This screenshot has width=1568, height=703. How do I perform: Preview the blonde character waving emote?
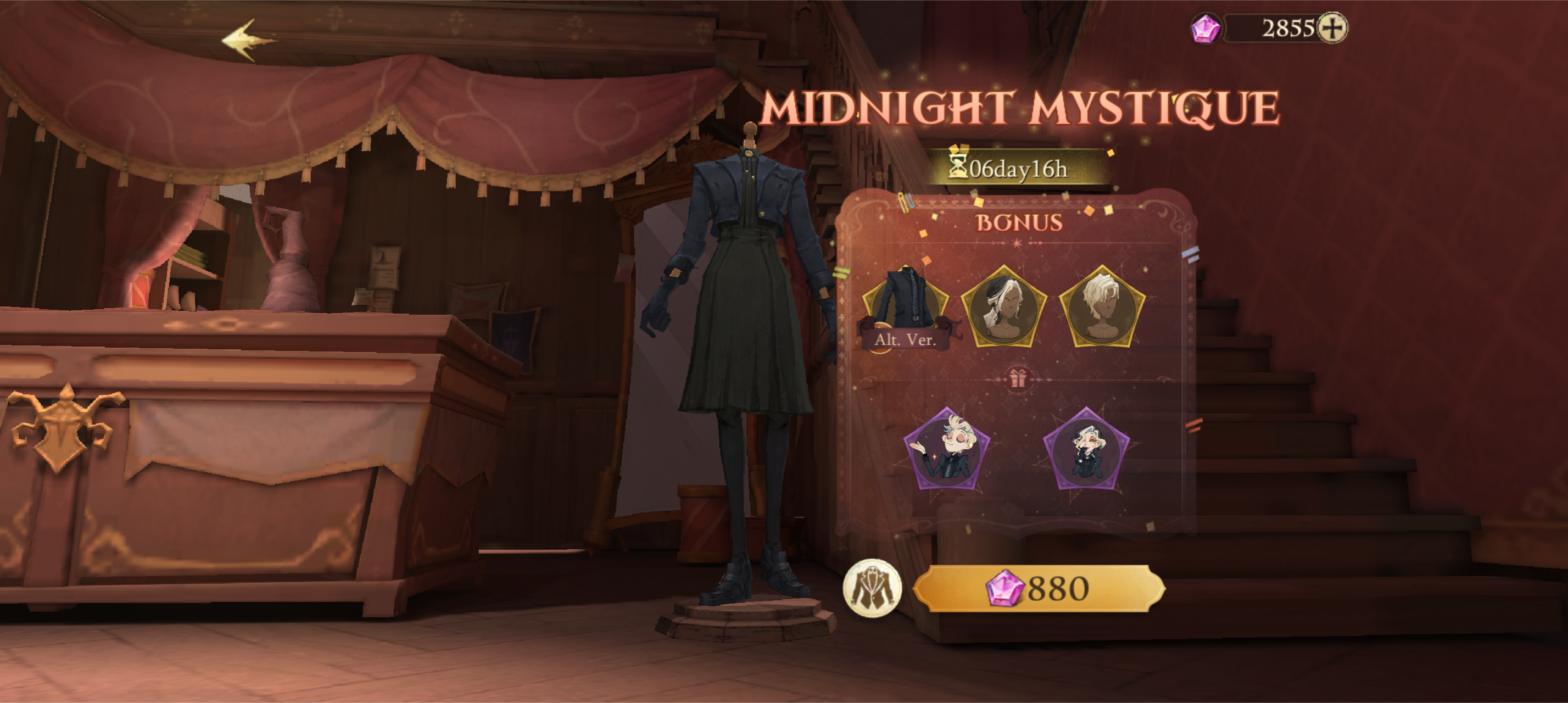(x=946, y=449)
